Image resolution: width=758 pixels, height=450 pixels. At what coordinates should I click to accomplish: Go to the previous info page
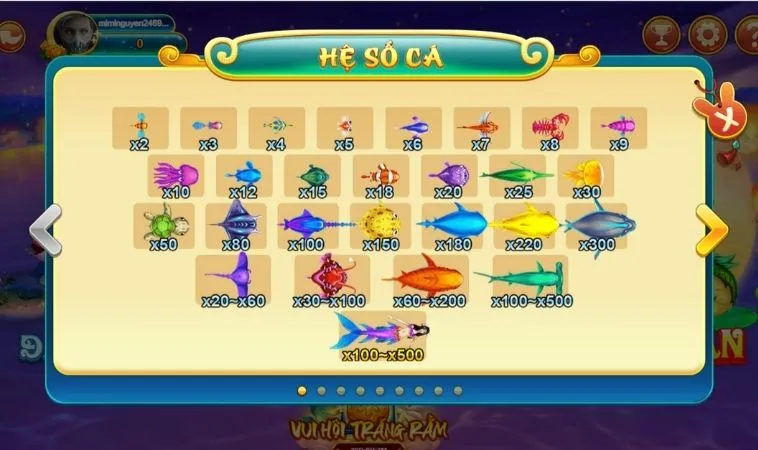(46, 230)
